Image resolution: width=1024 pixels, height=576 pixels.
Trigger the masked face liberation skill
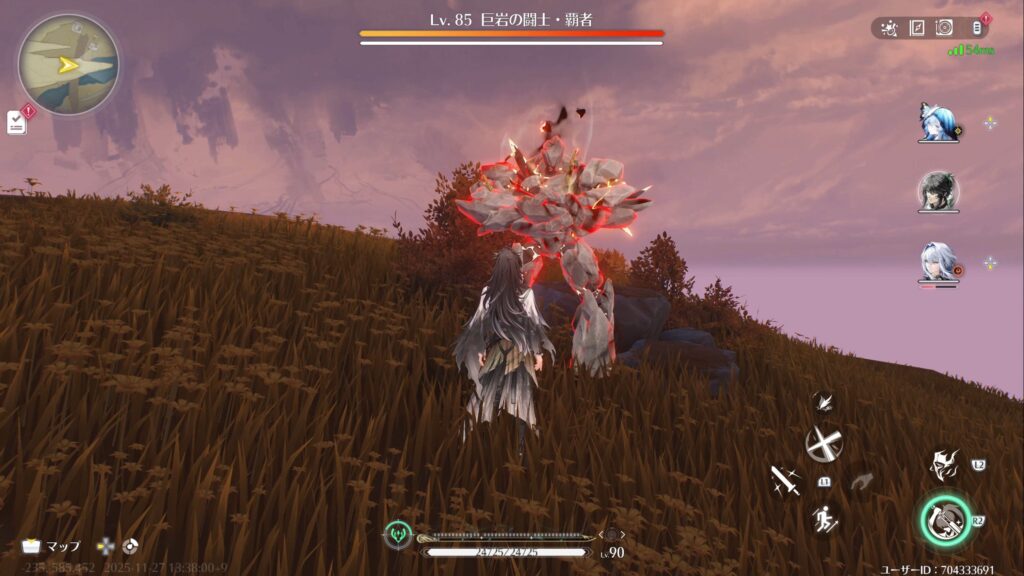[944, 465]
